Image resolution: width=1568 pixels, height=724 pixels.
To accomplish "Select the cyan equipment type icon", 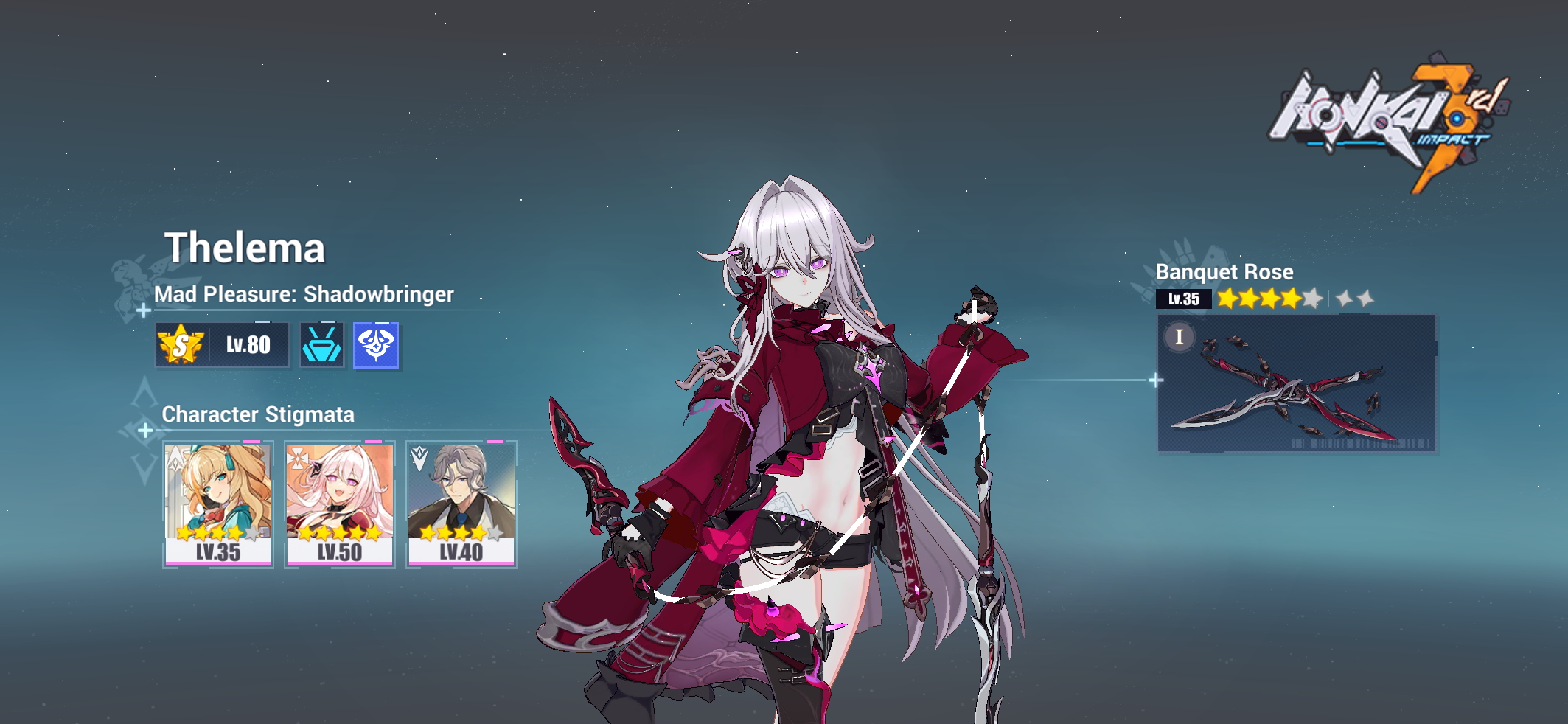I will tap(321, 344).
